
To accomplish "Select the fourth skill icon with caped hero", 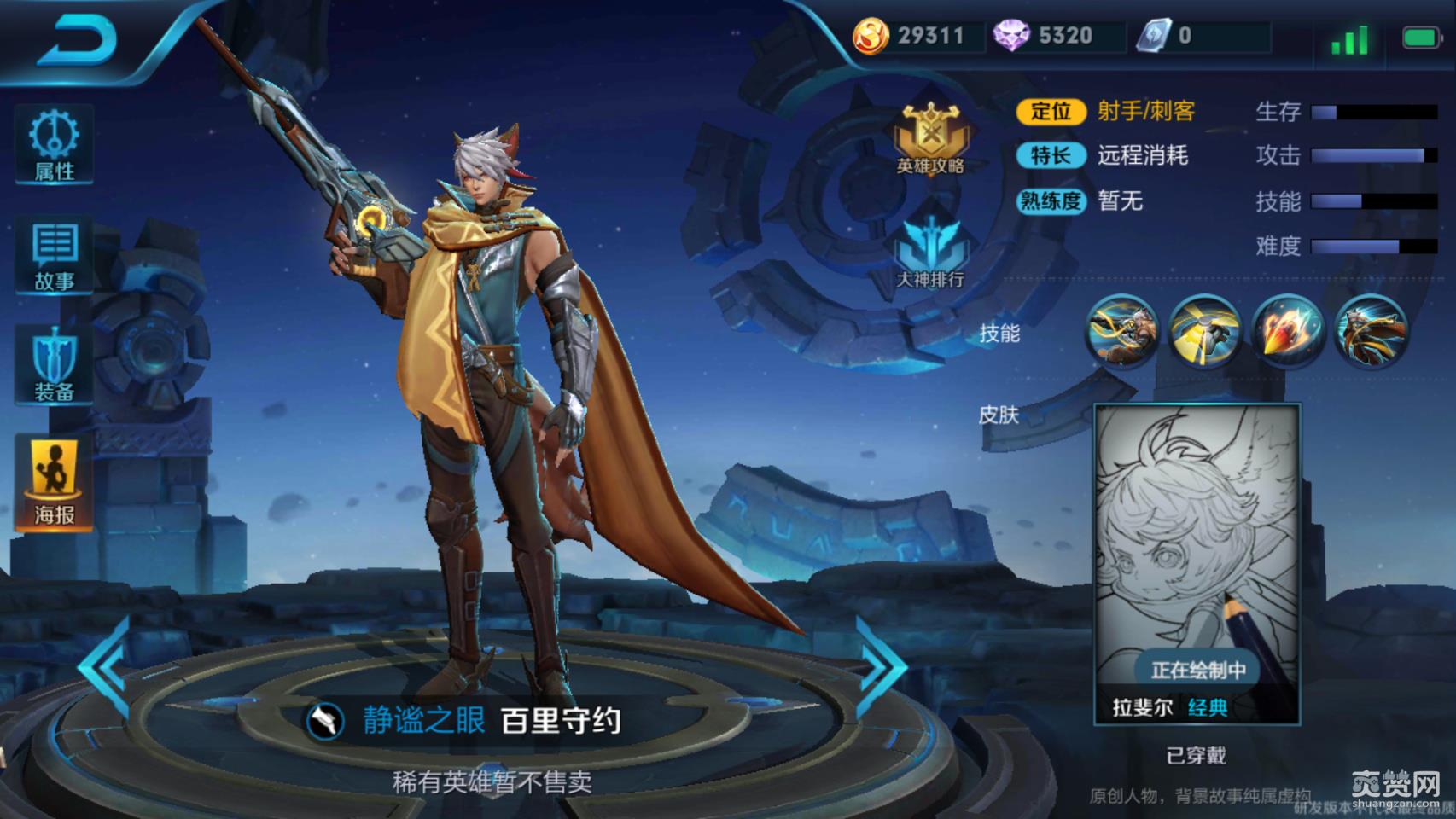I will click(1370, 331).
